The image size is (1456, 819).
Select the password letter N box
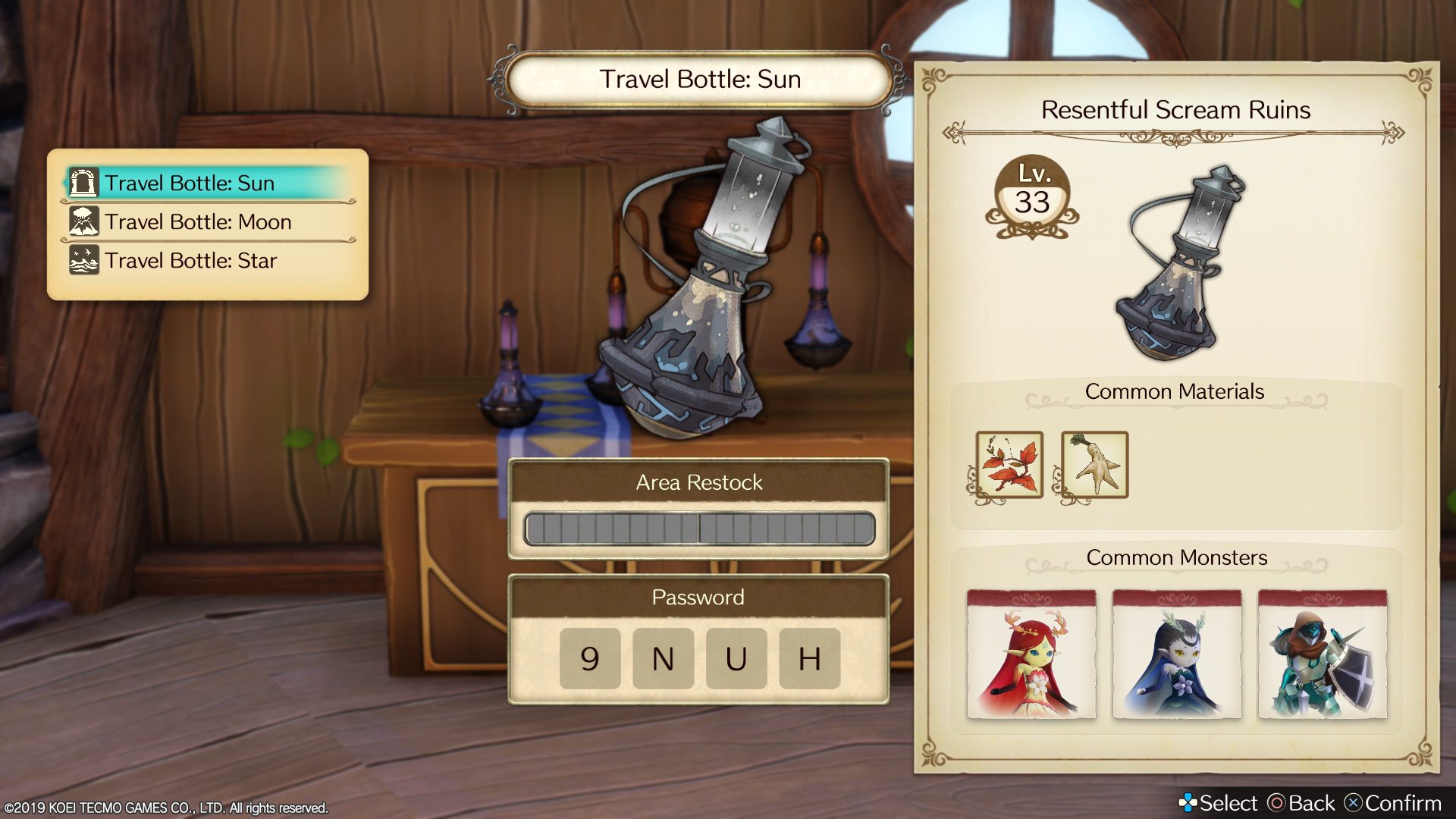(663, 658)
